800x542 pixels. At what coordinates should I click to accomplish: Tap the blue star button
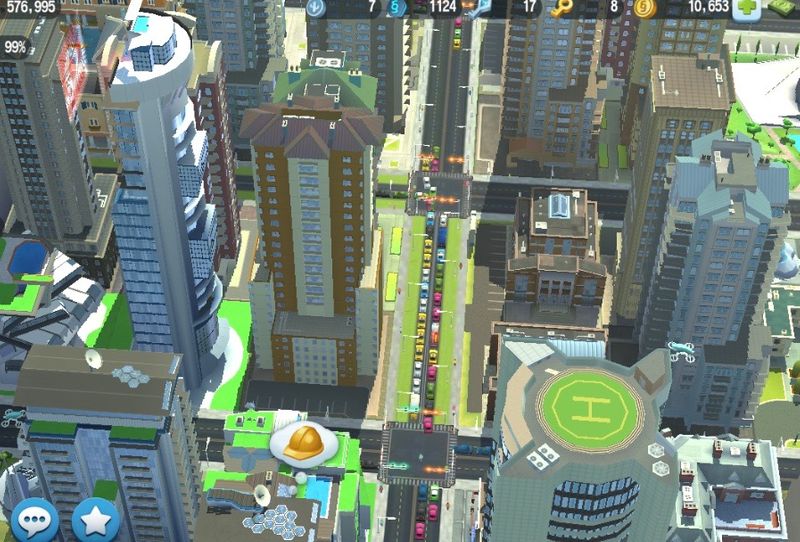[x=96, y=520]
